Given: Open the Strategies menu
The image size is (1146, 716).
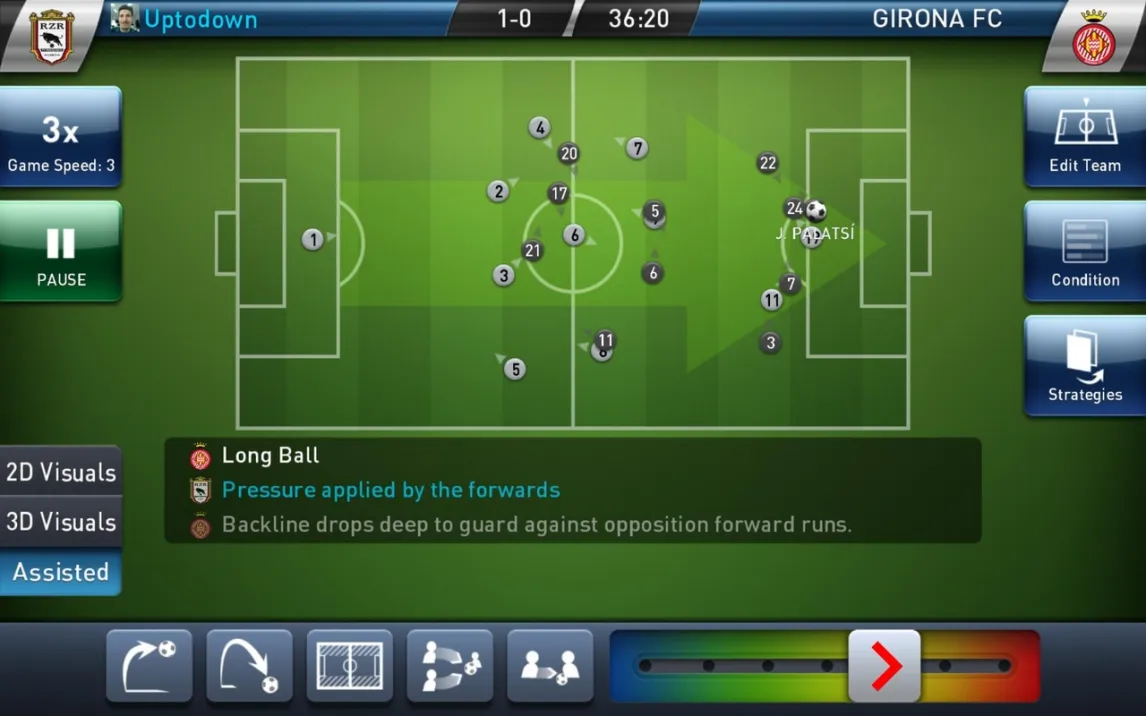Looking at the screenshot, I should click(x=1084, y=366).
